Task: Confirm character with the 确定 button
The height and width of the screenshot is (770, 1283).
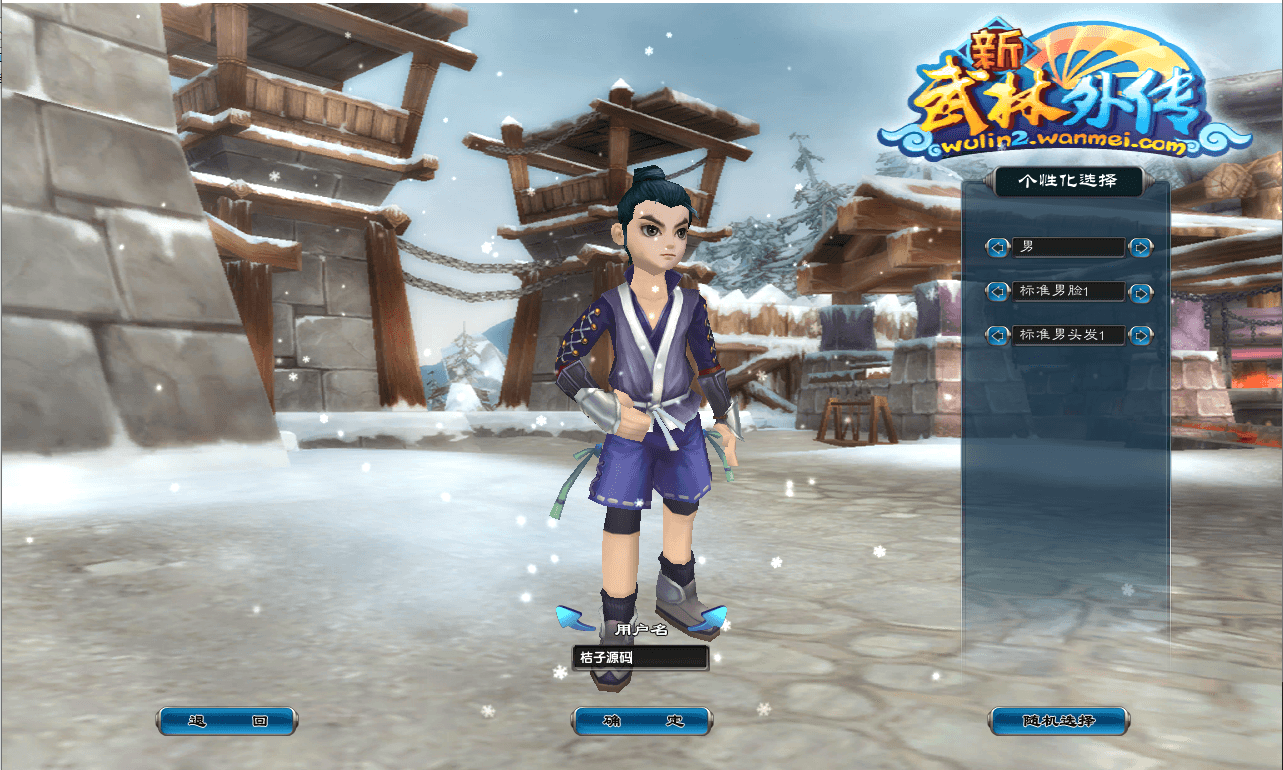Action: [642, 721]
